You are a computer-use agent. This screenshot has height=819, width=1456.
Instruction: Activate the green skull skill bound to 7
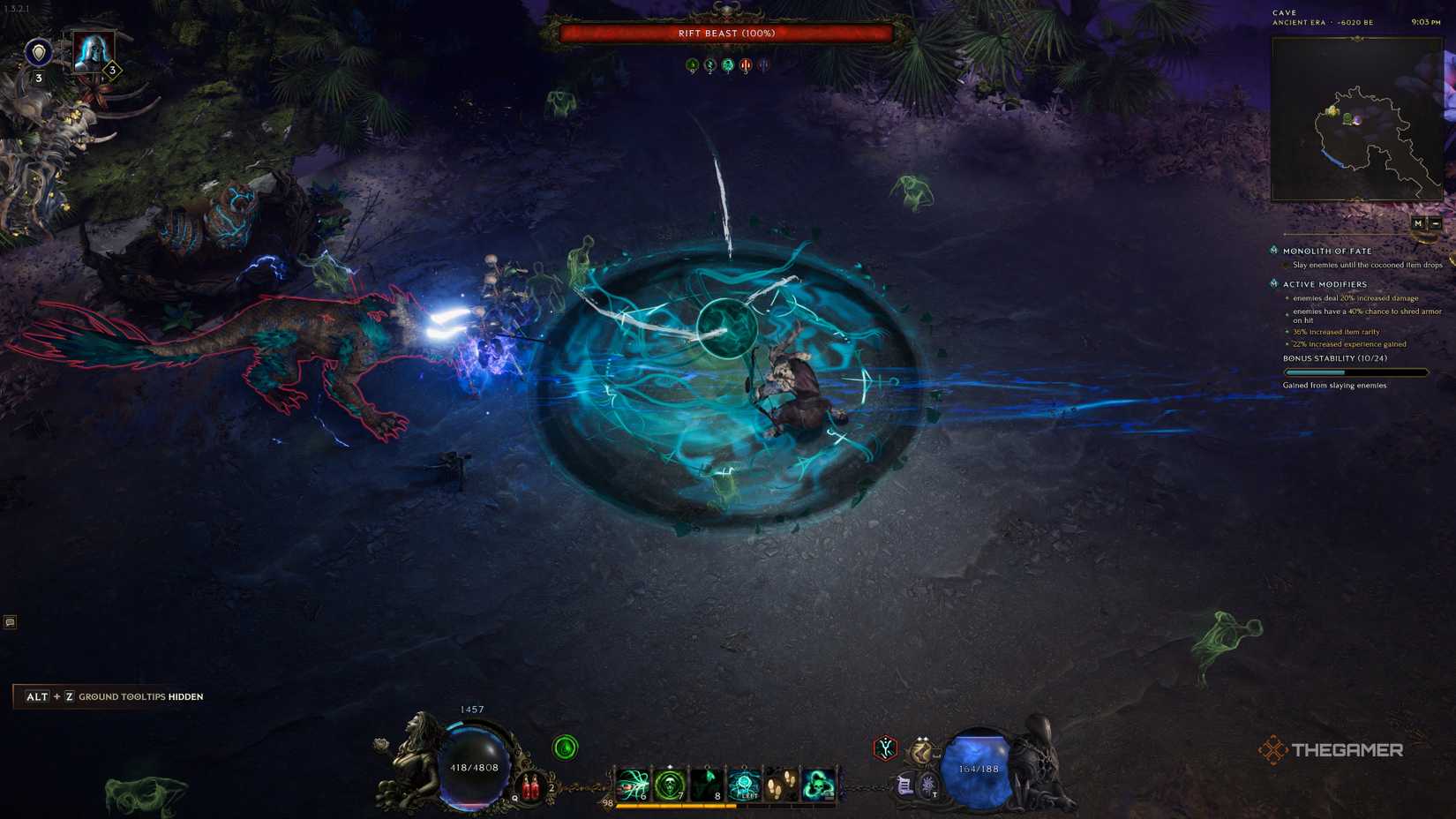pos(671,782)
